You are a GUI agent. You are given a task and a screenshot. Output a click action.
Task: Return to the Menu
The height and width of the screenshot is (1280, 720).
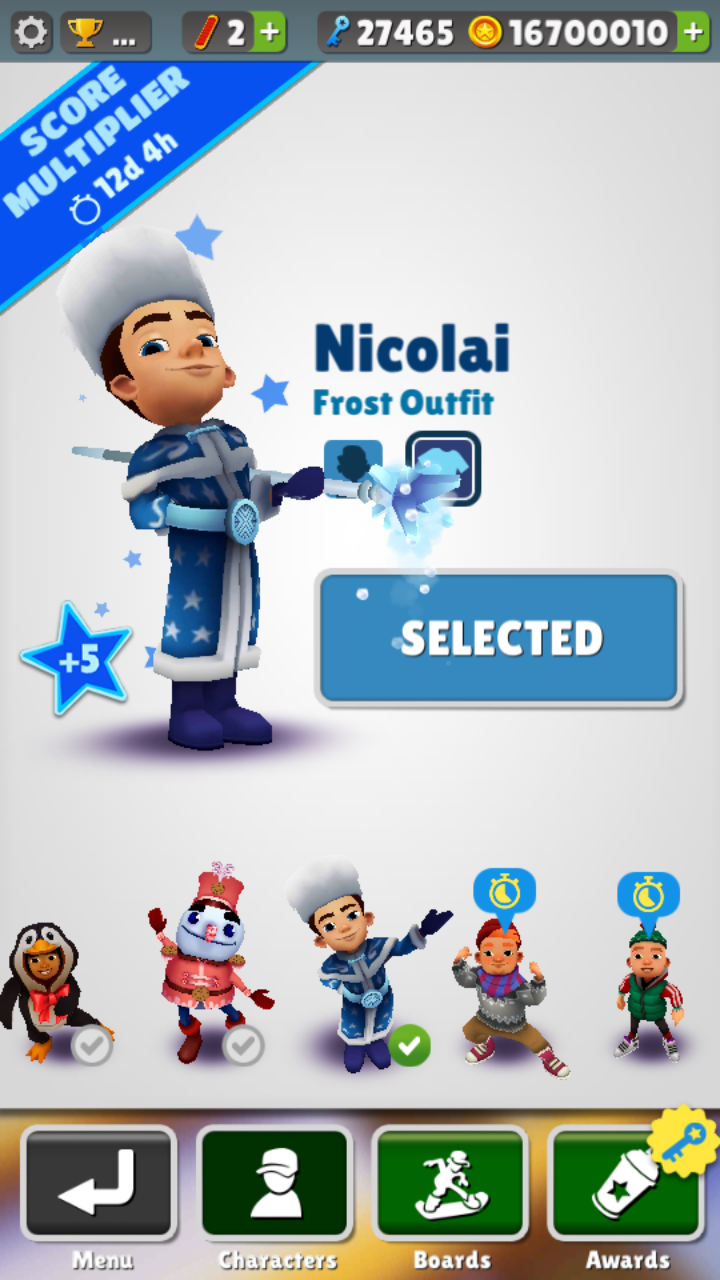click(x=99, y=1183)
